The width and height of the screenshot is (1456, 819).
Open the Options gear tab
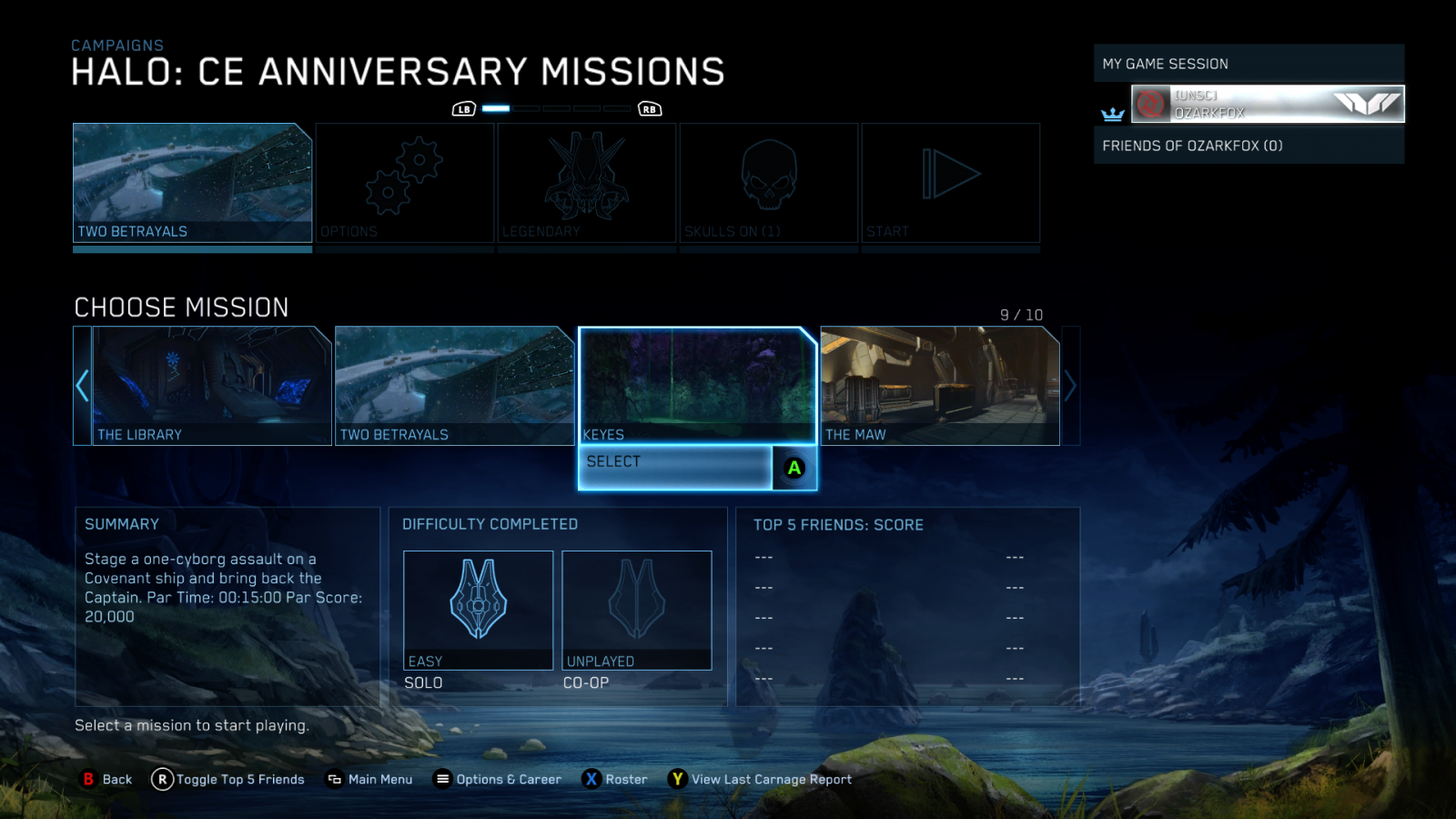point(405,182)
